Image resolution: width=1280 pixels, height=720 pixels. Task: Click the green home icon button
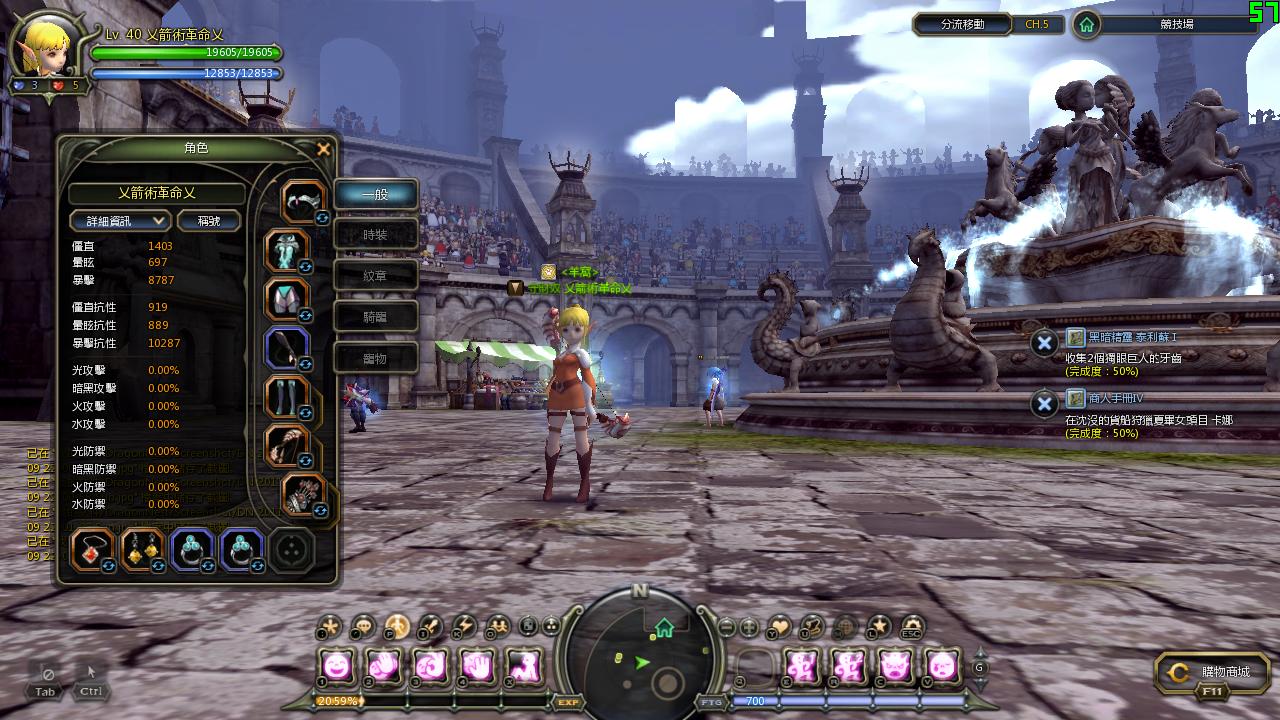point(1087,24)
